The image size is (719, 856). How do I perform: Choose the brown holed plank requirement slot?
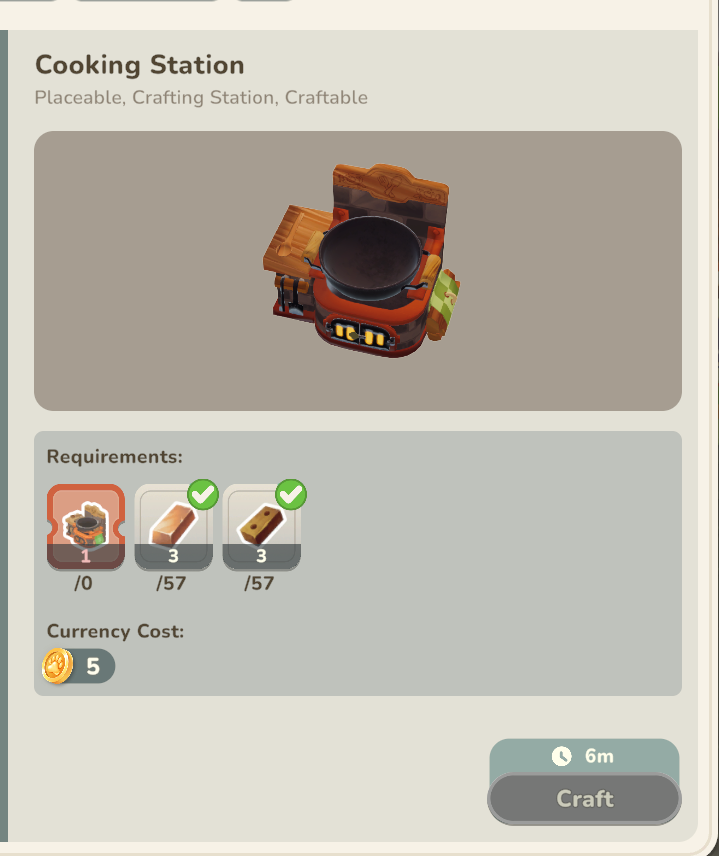(x=261, y=527)
